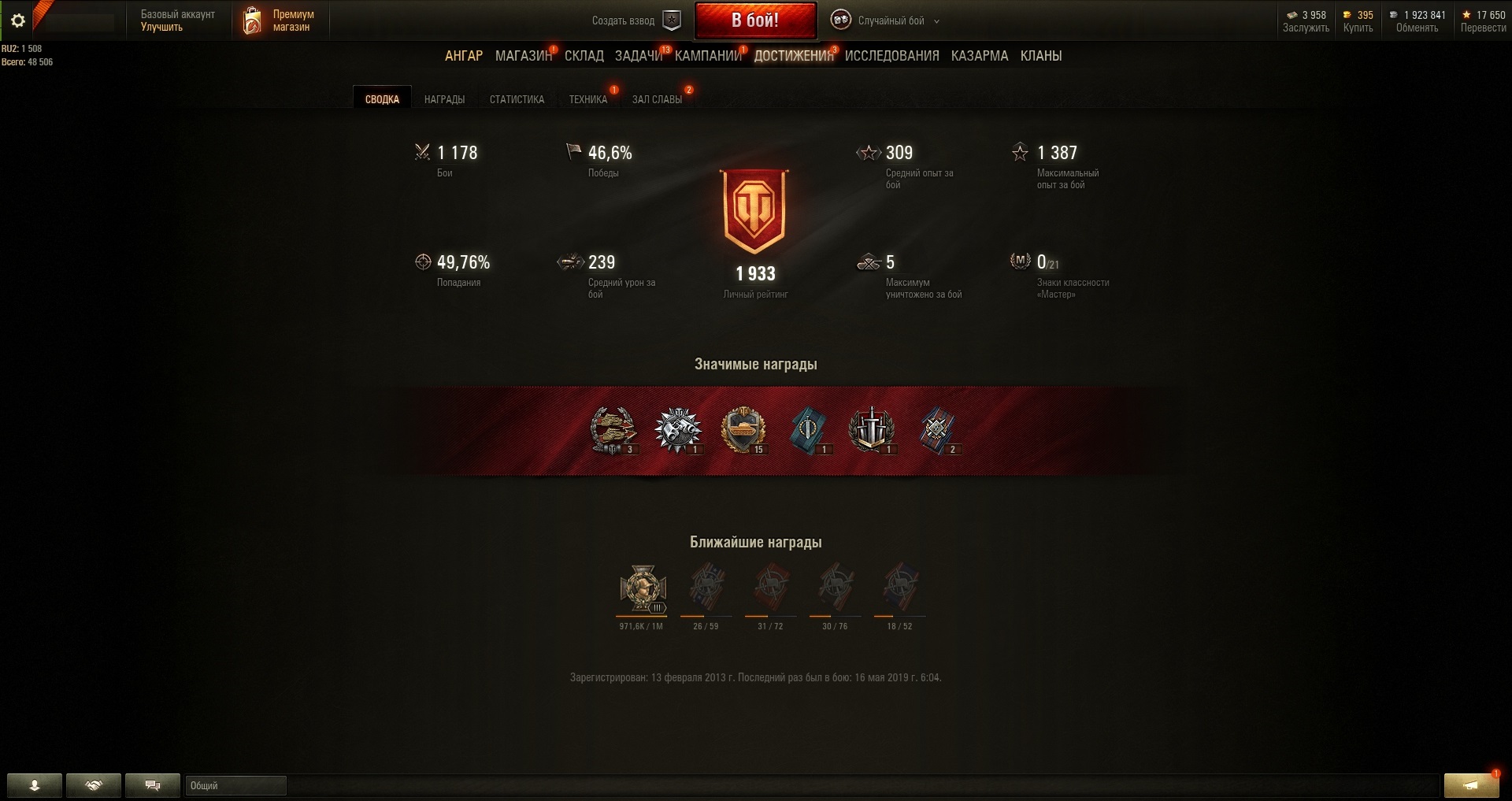Viewport: 1512px width, 801px height.
Task: Click the «Общий» chat channel field
Action: pos(235,785)
